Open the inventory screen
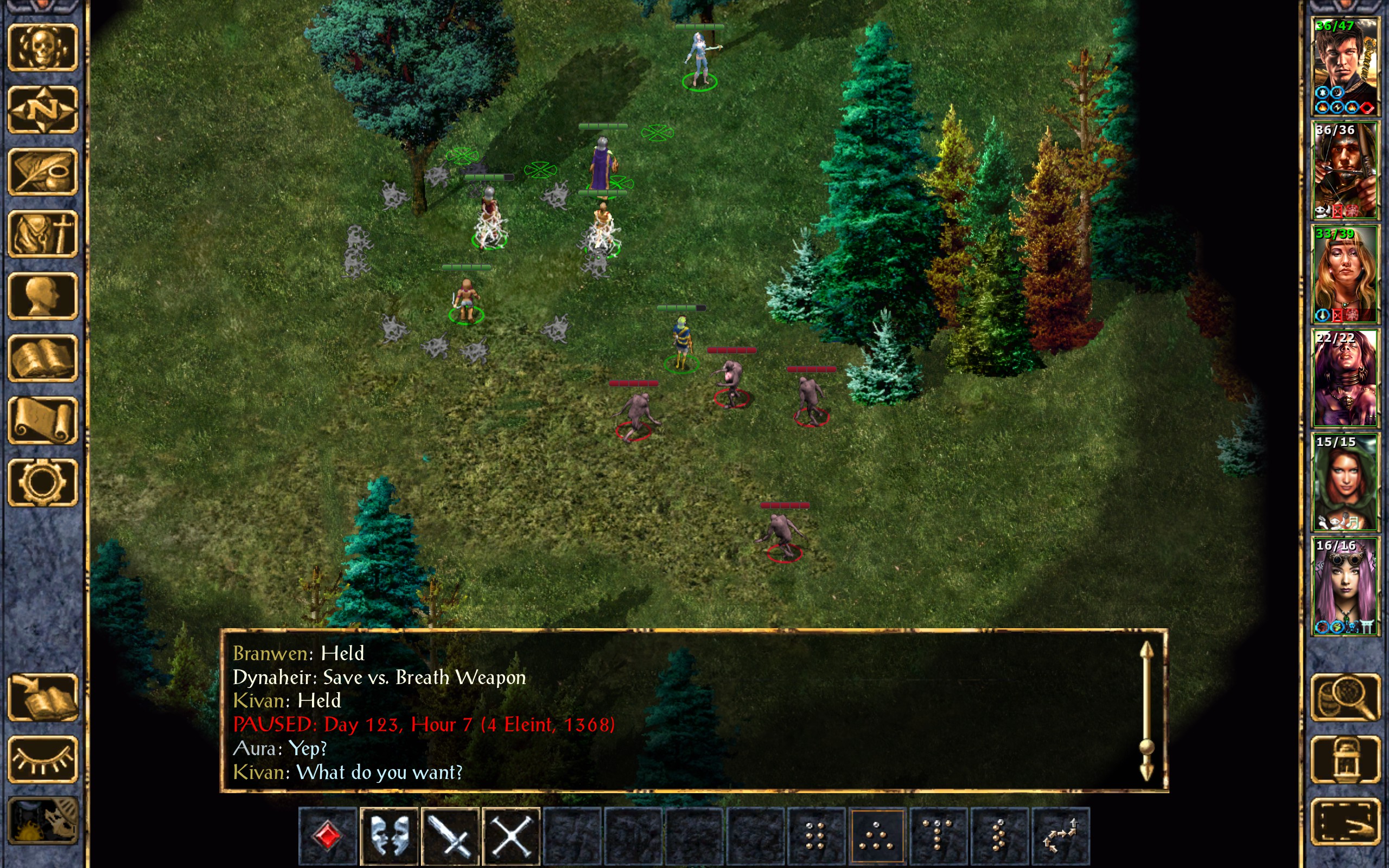Image resolution: width=1389 pixels, height=868 pixels. tap(42, 234)
